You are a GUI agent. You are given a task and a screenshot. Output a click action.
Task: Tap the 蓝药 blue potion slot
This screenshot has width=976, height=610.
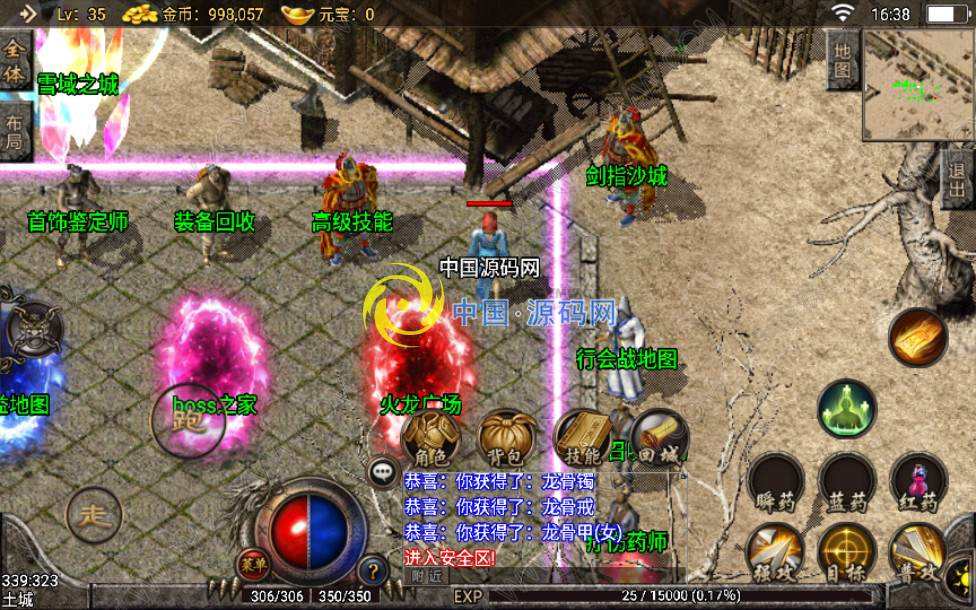click(x=847, y=481)
